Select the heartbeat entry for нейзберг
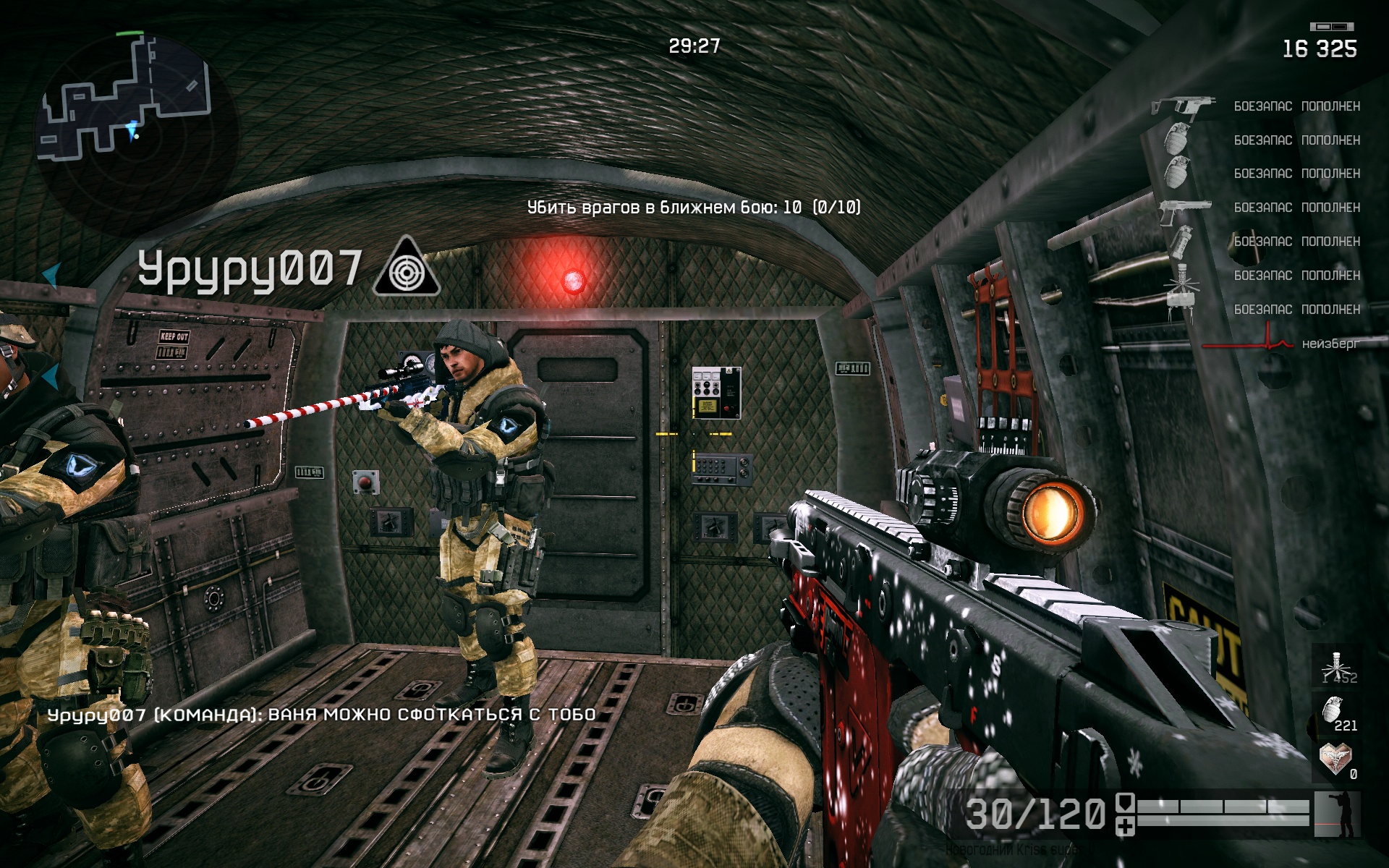This screenshot has width=1389, height=868. [1280, 343]
